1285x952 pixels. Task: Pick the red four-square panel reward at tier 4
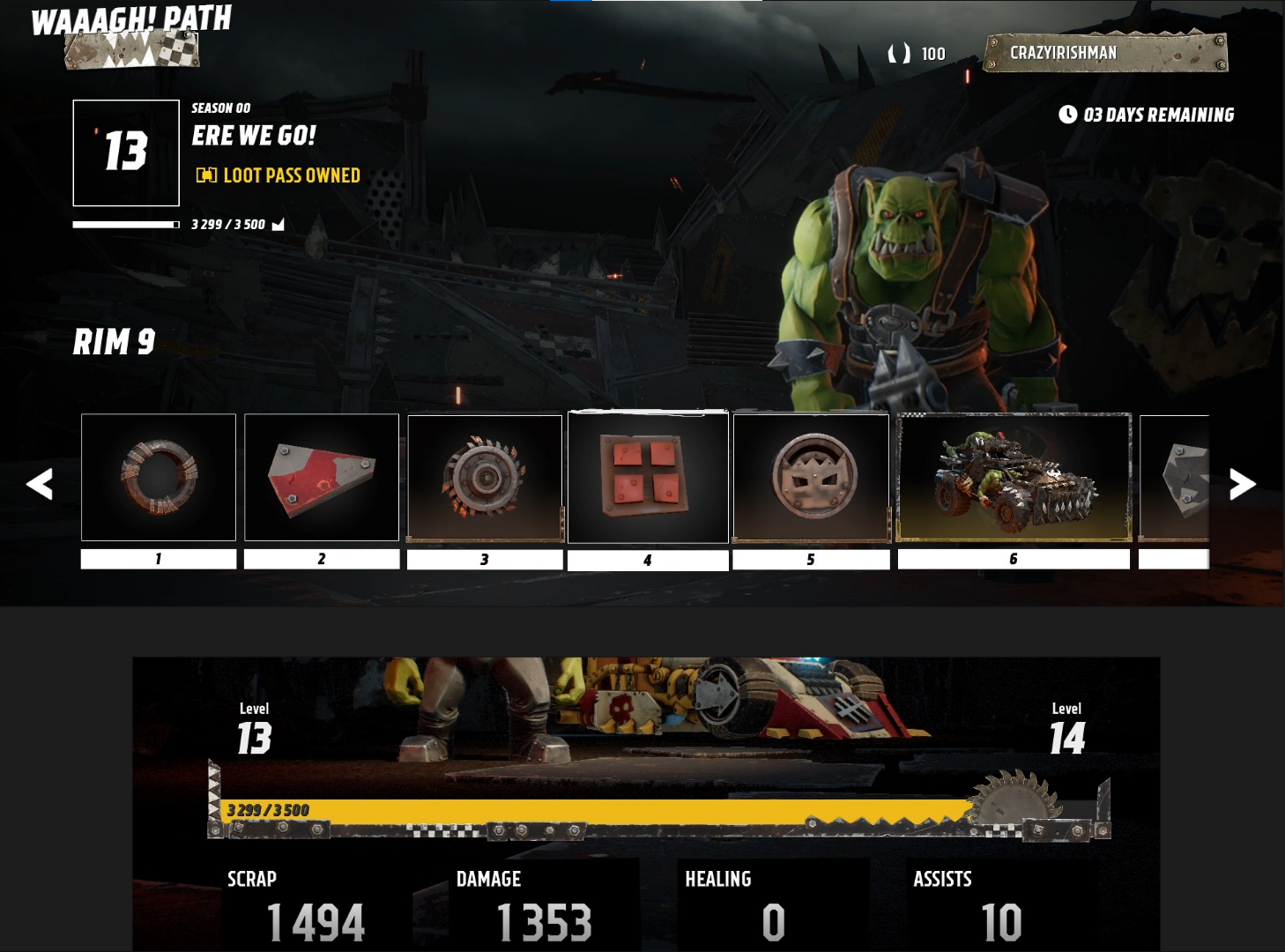point(648,477)
